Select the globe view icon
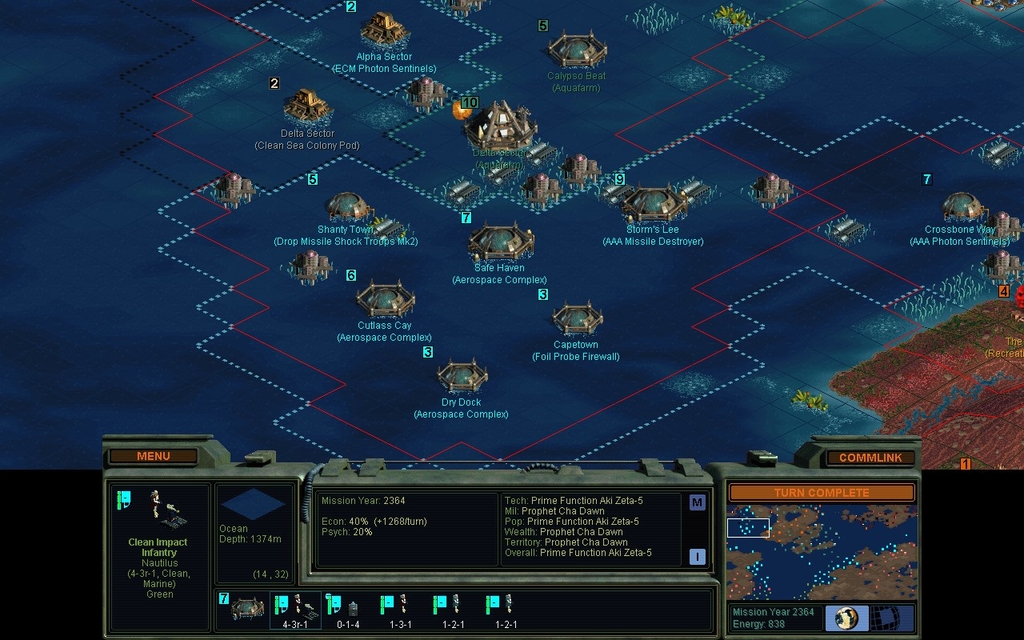 (846, 617)
